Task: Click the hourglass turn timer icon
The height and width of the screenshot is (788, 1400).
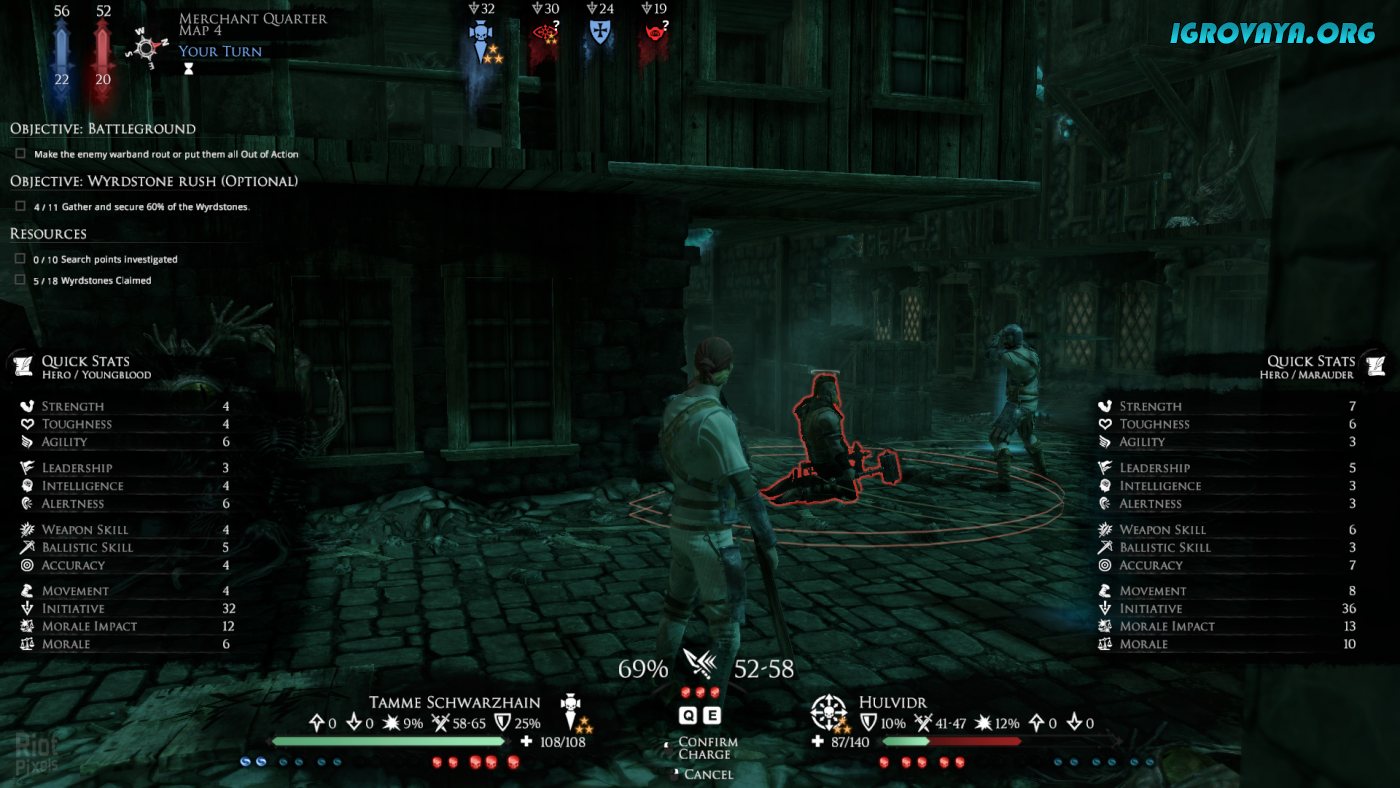Action: pos(186,70)
